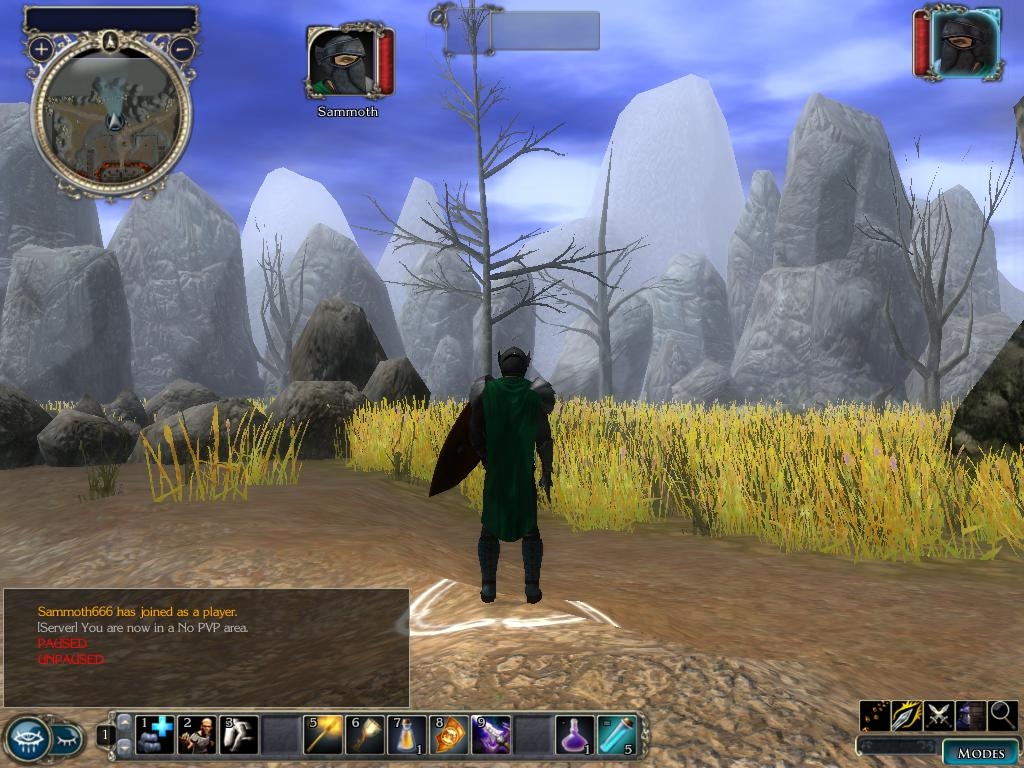Use the golden wand in slot 5
The height and width of the screenshot is (768, 1024).
(x=323, y=735)
